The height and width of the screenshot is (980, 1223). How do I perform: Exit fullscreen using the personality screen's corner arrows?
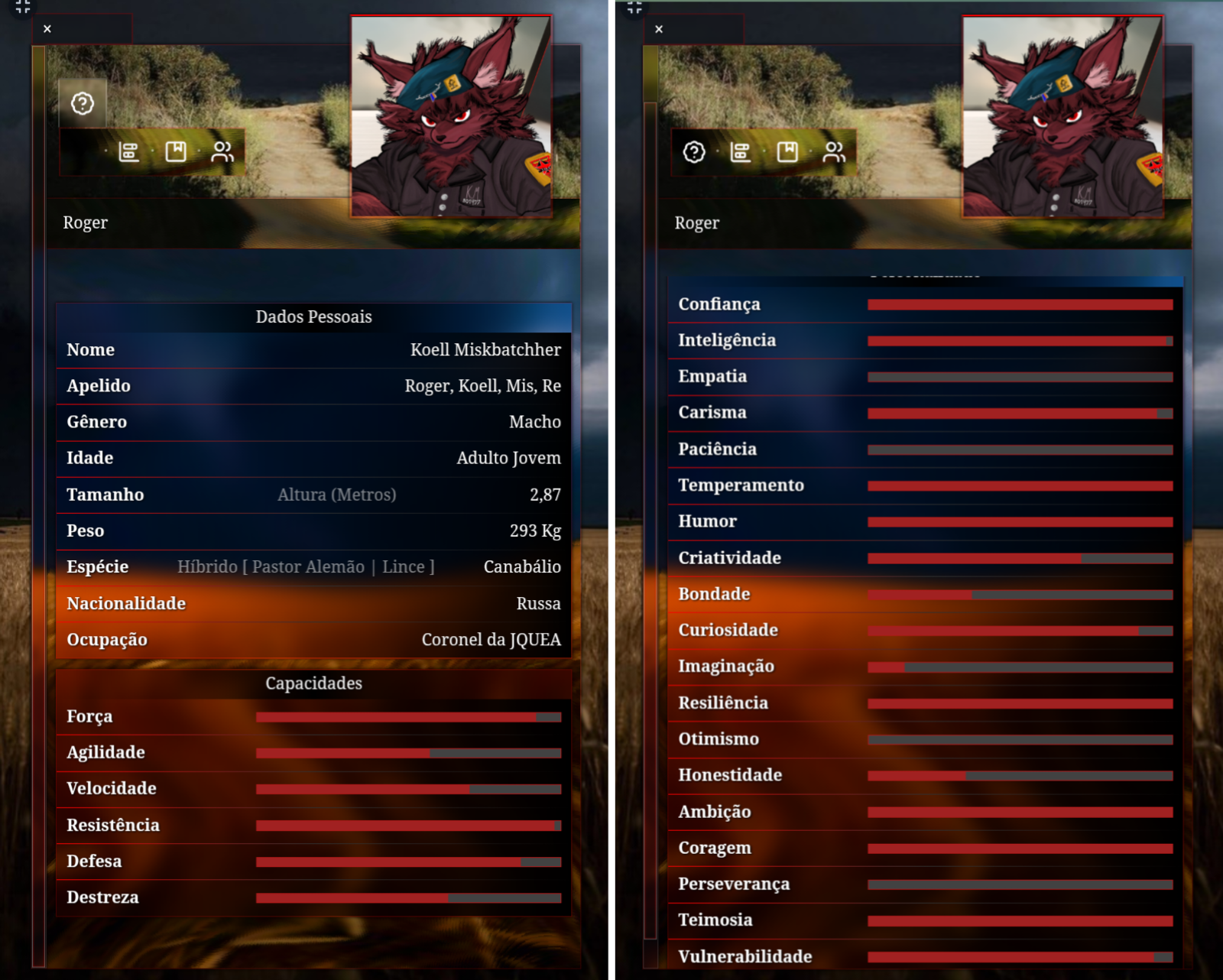(634, 7)
